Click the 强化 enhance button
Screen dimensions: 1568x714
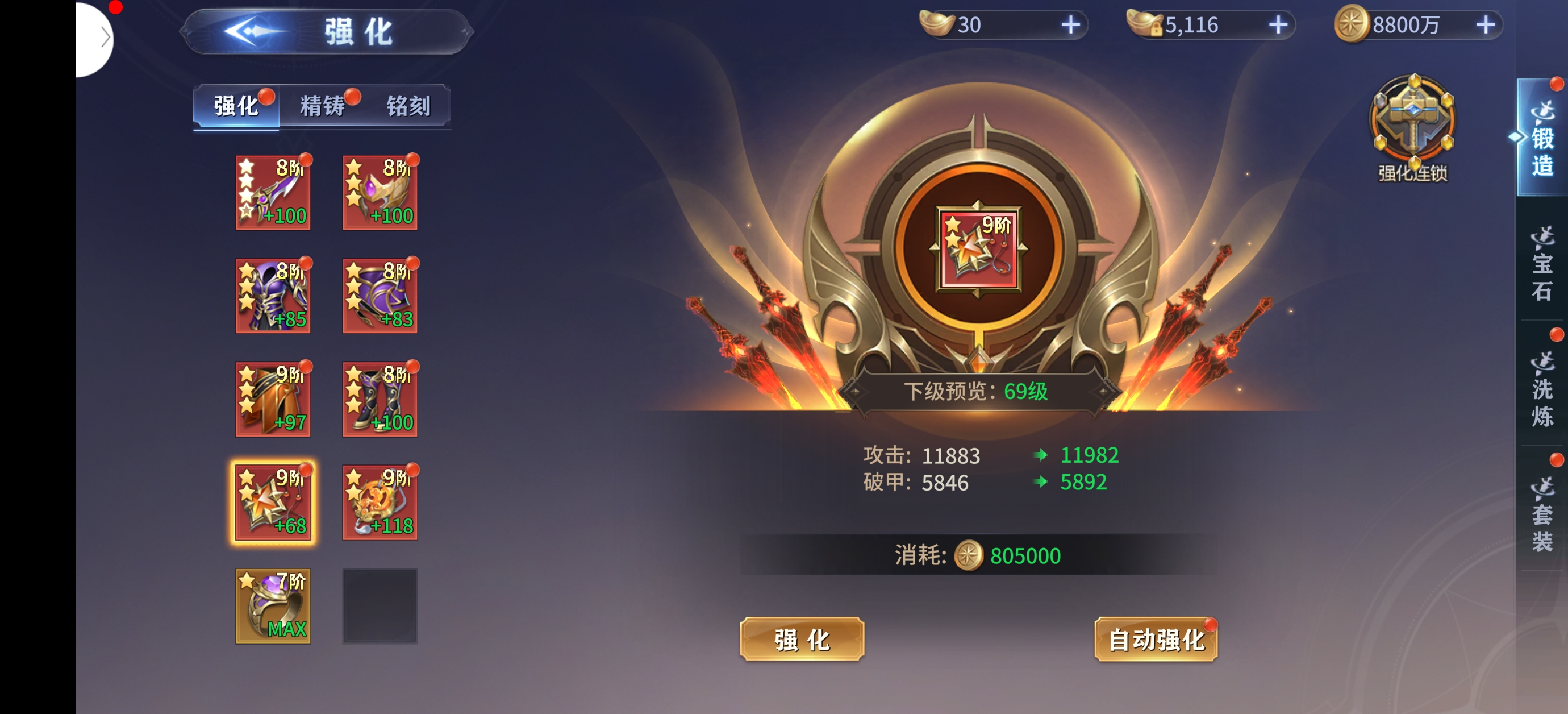pyautogui.click(x=802, y=639)
